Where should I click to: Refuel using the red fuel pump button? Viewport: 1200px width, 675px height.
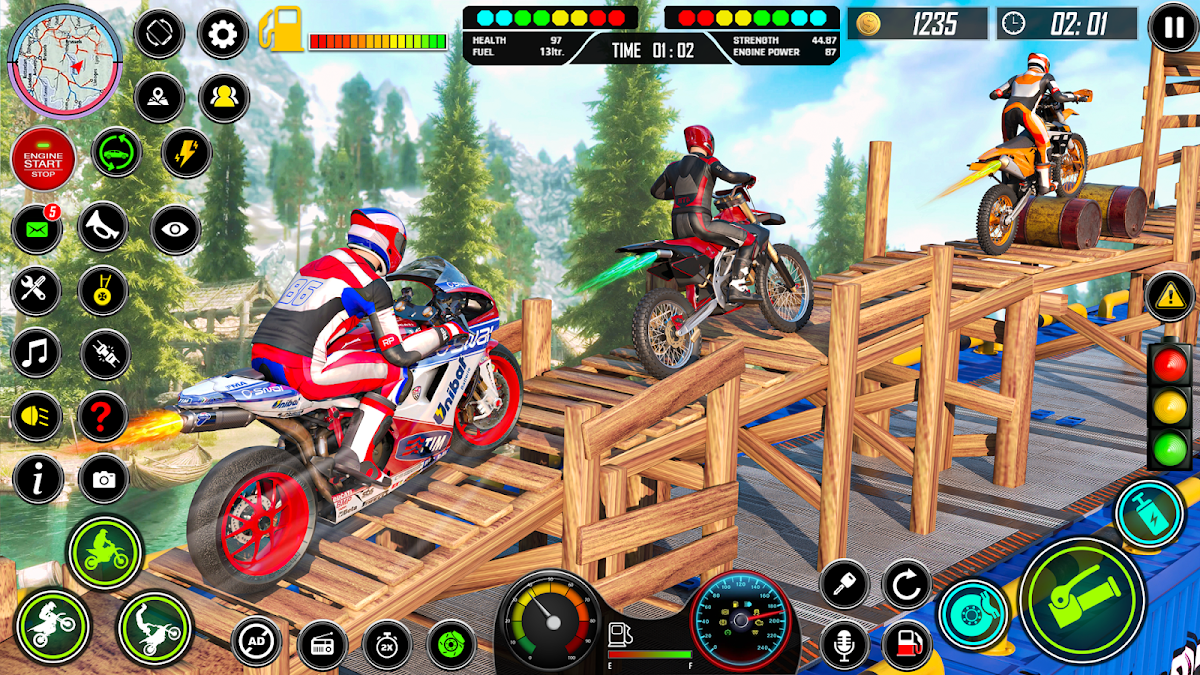click(907, 645)
